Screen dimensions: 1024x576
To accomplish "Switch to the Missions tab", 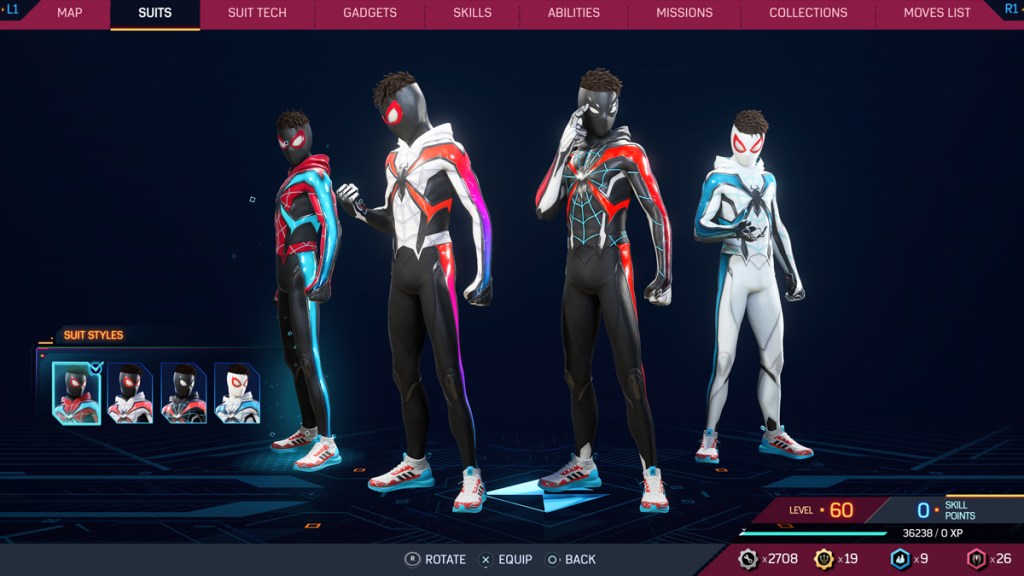I will coord(684,13).
